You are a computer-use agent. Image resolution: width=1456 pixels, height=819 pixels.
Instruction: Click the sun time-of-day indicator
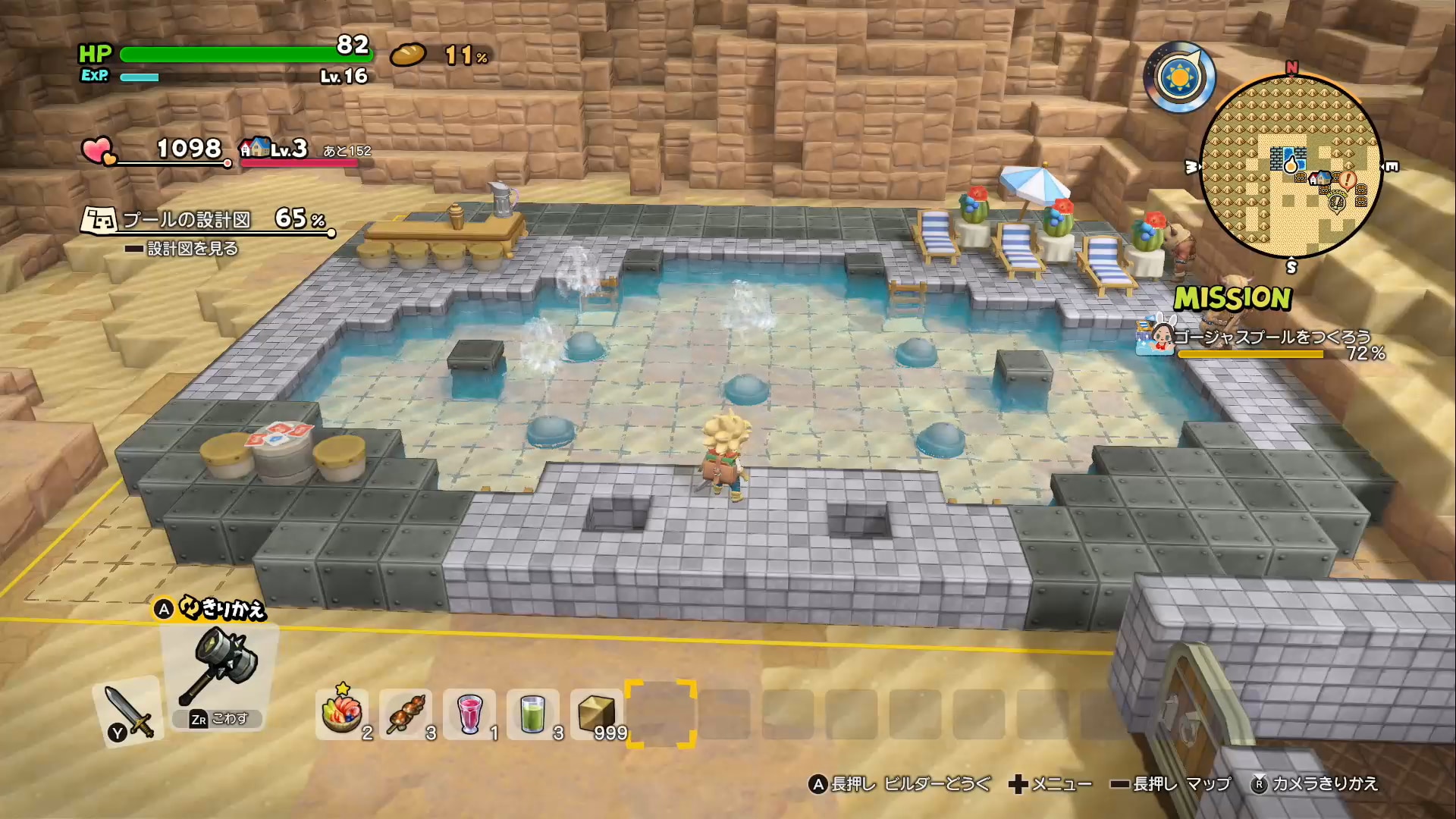point(1179,77)
